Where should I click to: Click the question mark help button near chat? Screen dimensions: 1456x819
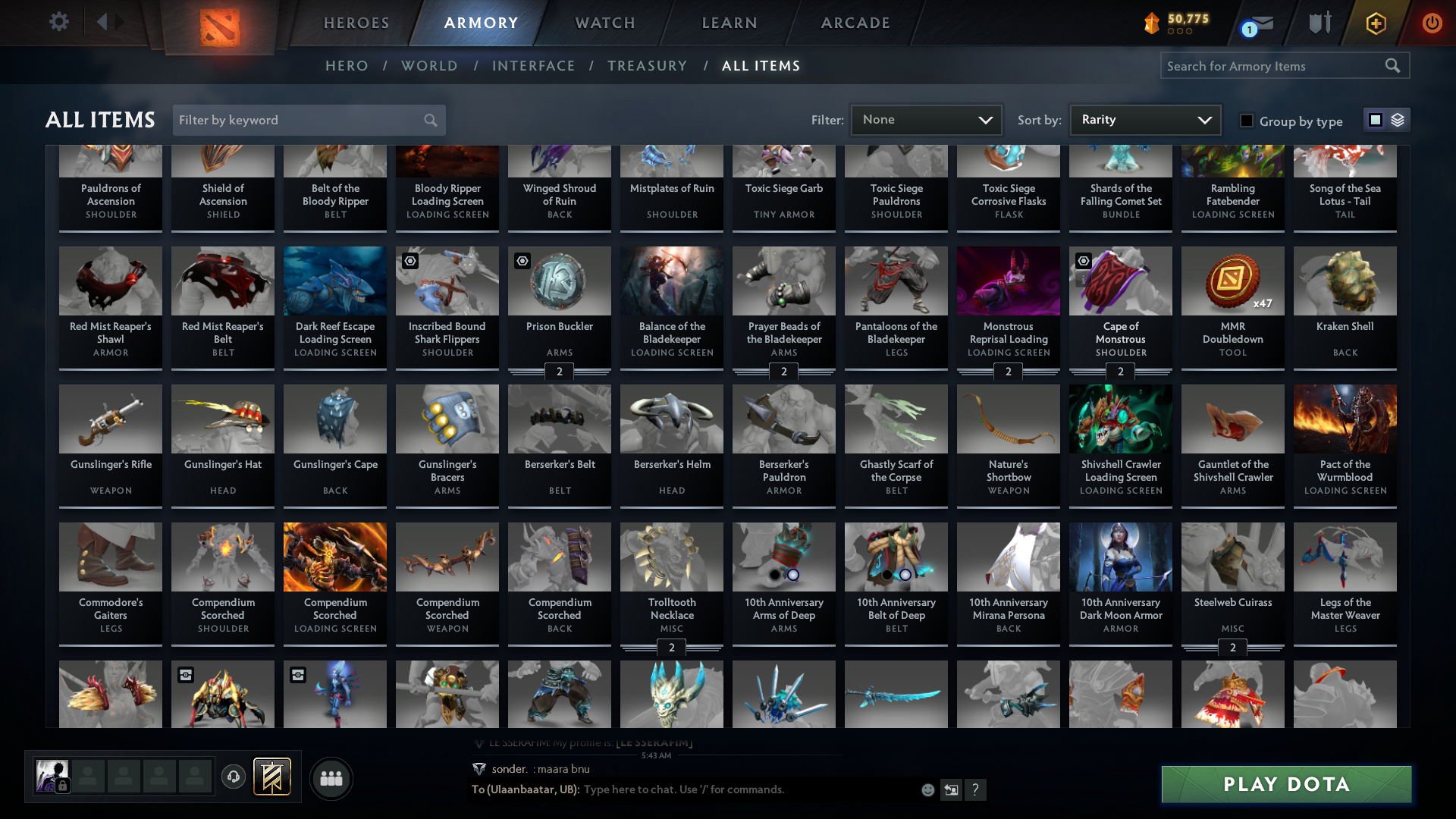point(976,789)
